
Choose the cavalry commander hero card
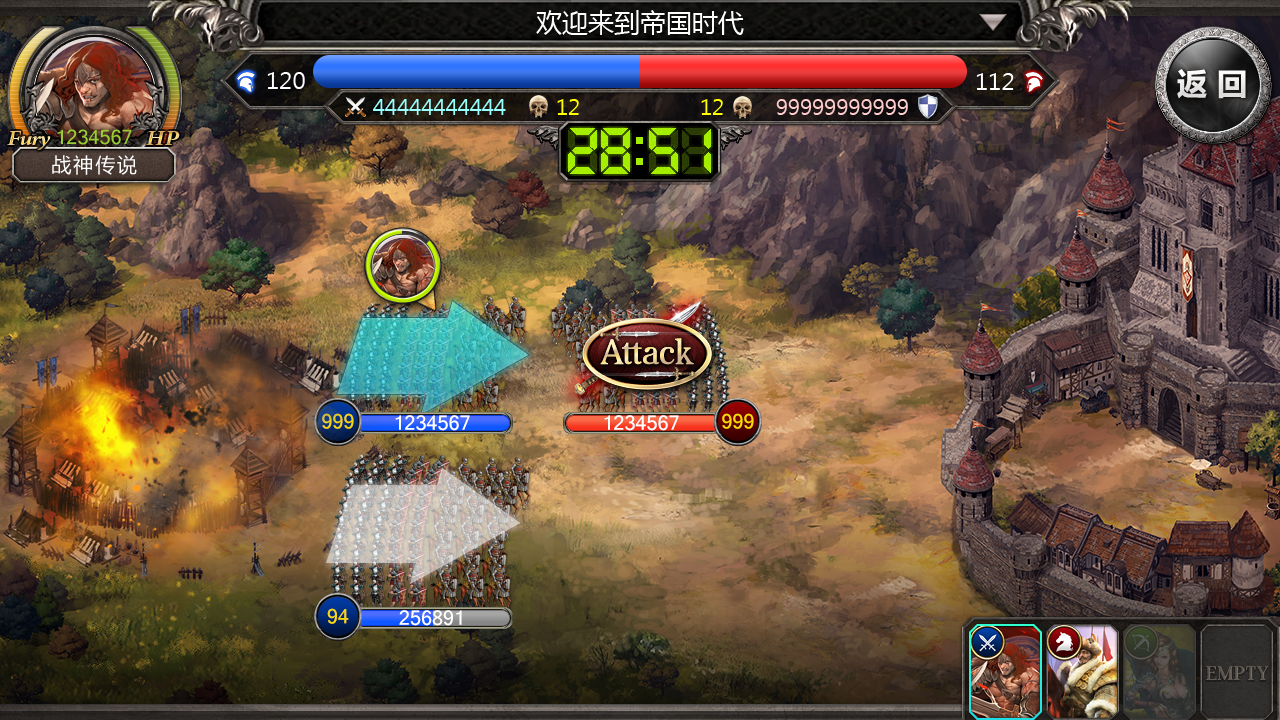1082,671
